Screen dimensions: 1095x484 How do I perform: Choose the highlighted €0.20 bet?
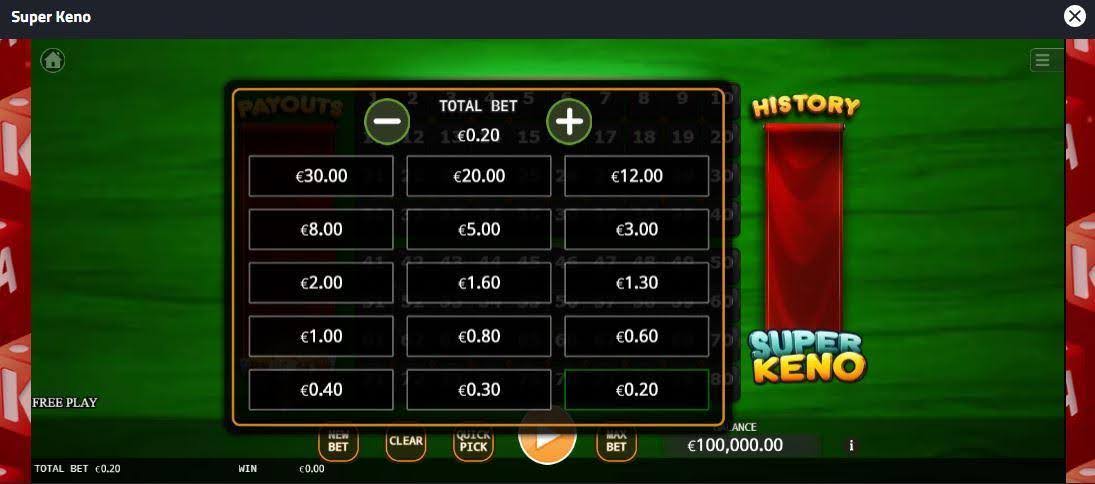point(637,390)
